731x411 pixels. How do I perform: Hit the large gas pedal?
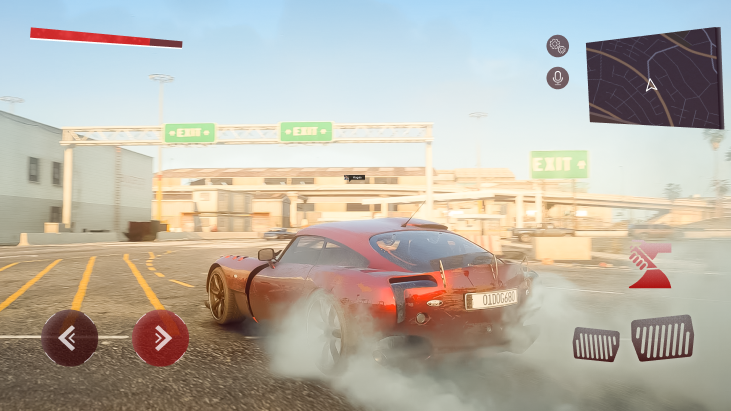[662, 338]
